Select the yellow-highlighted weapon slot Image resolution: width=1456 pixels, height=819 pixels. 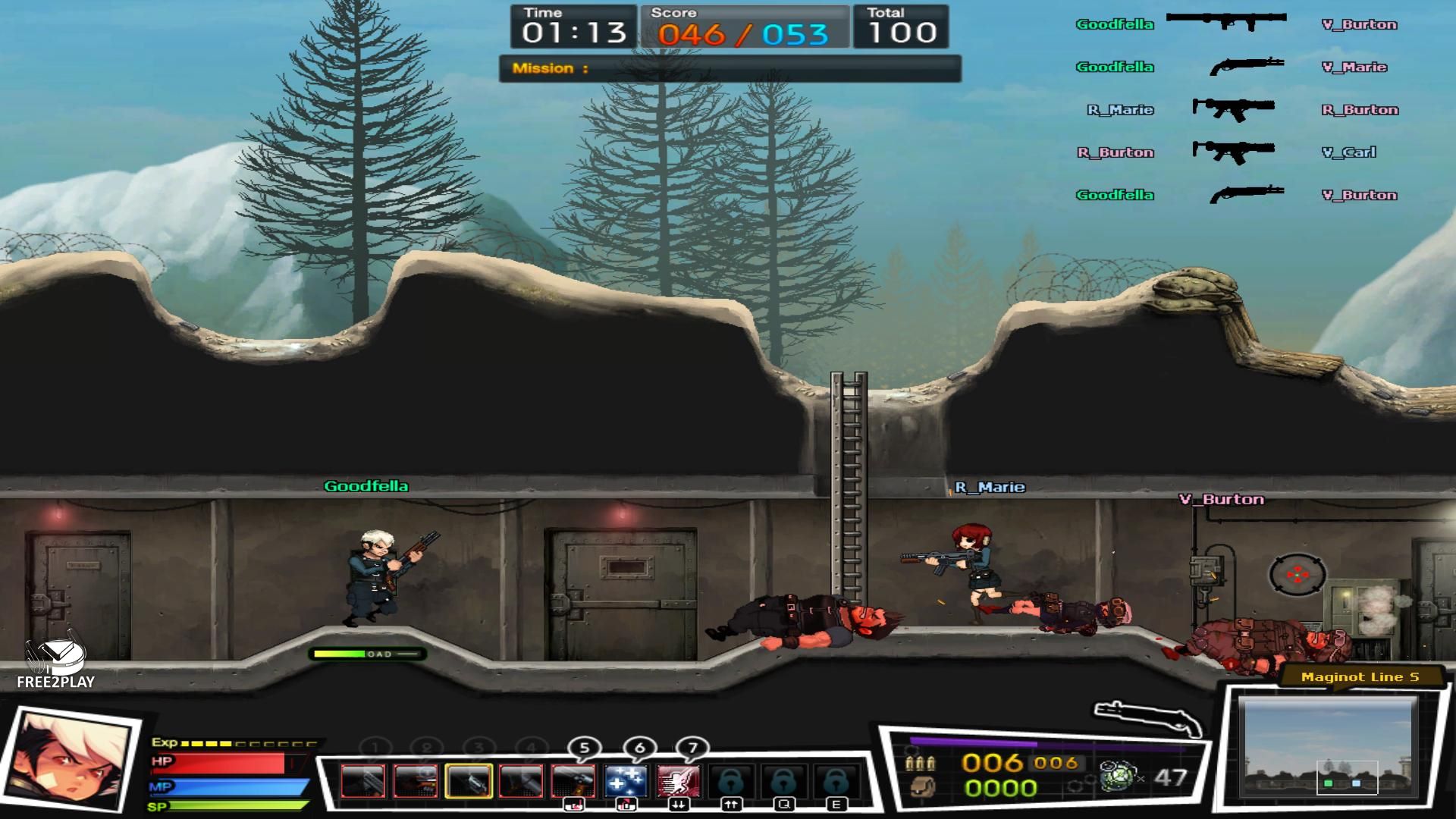pyautogui.click(x=468, y=781)
